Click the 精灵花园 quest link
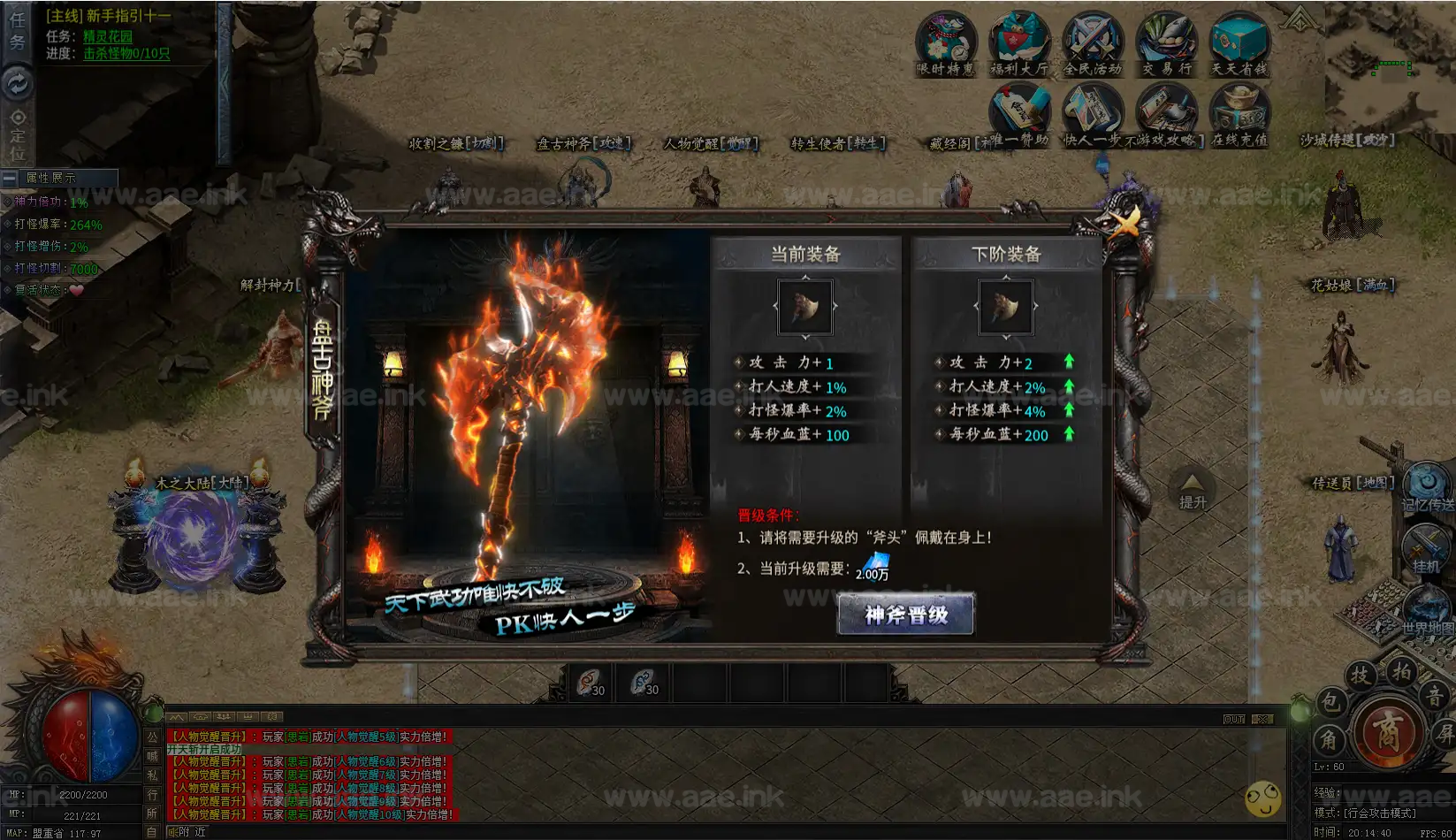This screenshot has height=840, width=1456. tap(108, 36)
